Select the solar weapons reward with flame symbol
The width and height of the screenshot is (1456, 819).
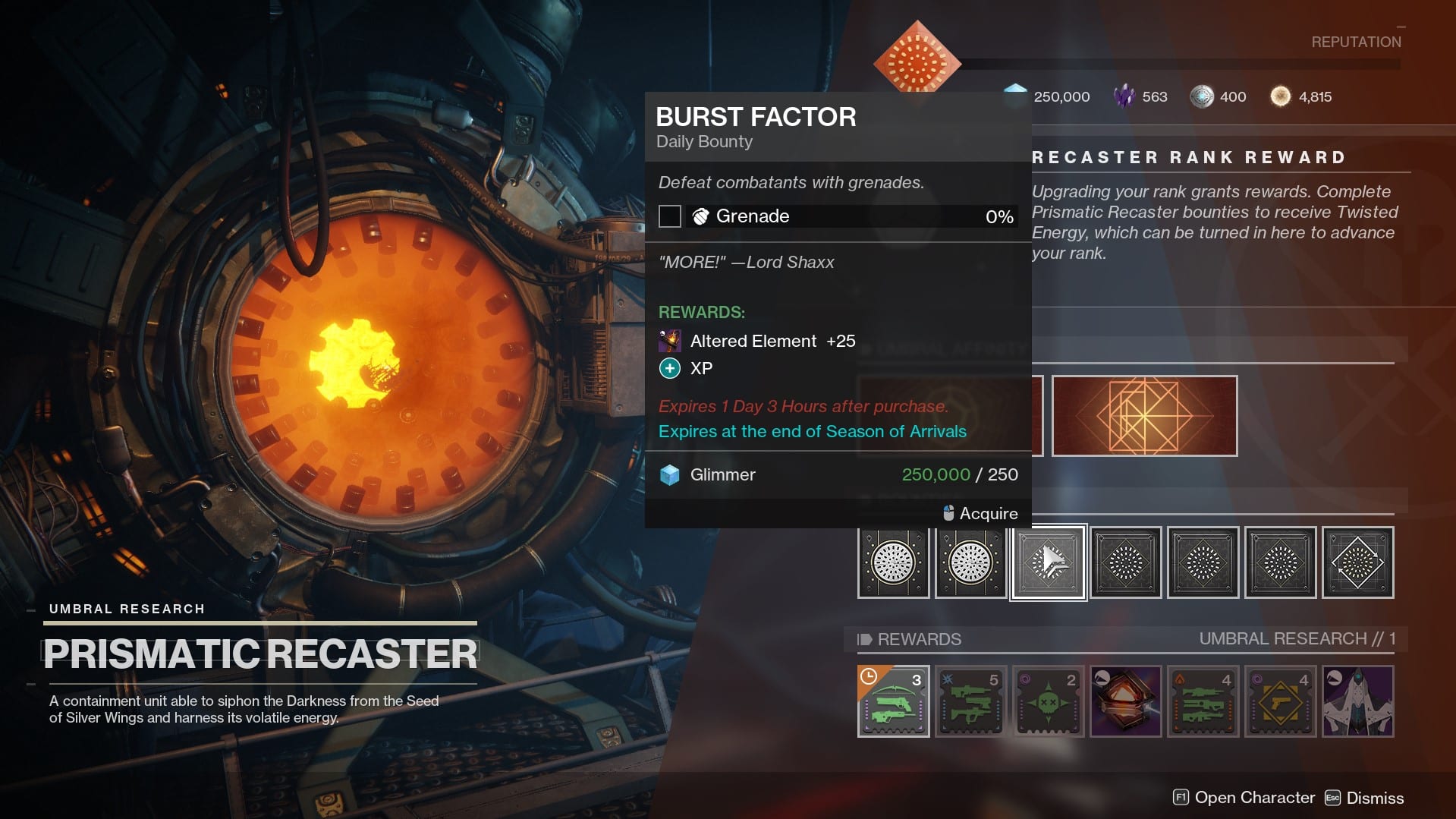(1203, 701)
